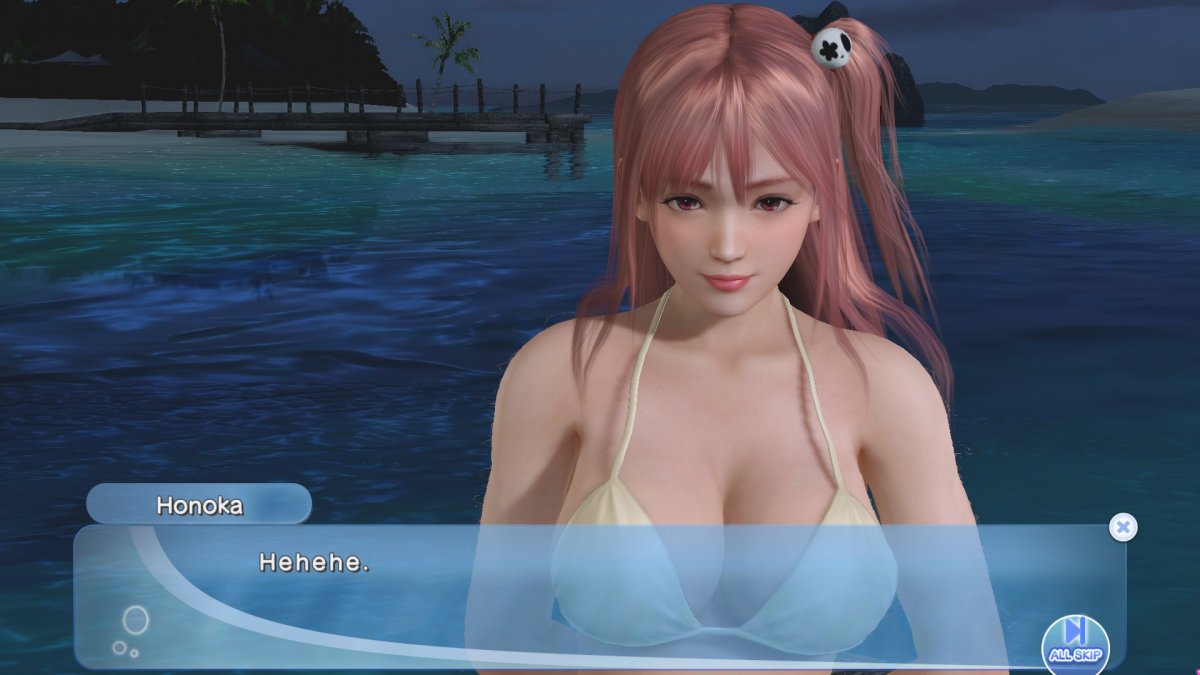Close the dialogue box with the X

coord(1123,527)
